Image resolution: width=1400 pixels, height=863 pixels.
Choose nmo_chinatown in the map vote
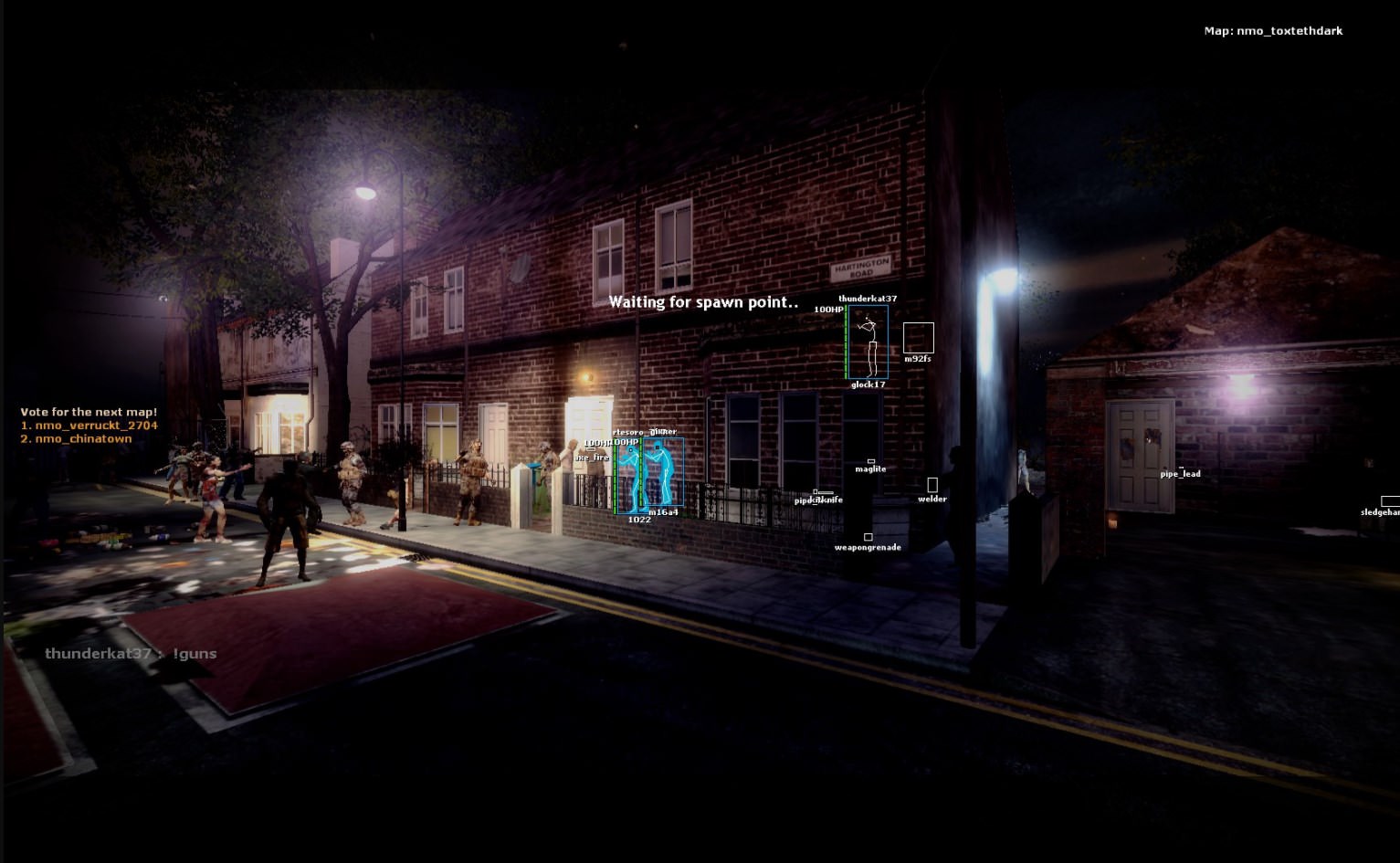(x=77, y=439)
